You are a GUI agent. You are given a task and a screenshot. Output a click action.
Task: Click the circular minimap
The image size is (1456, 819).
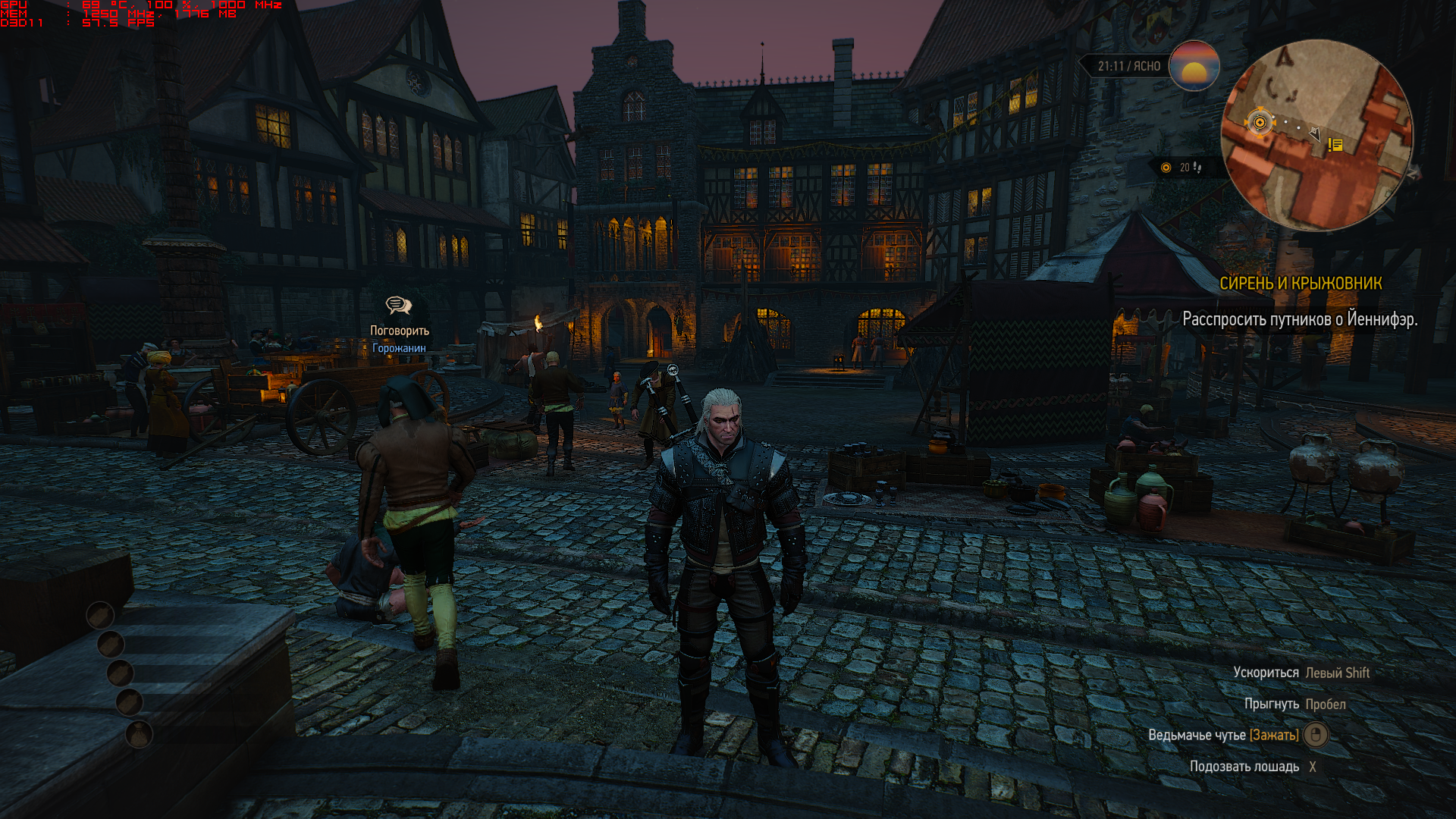point(1316,135)
